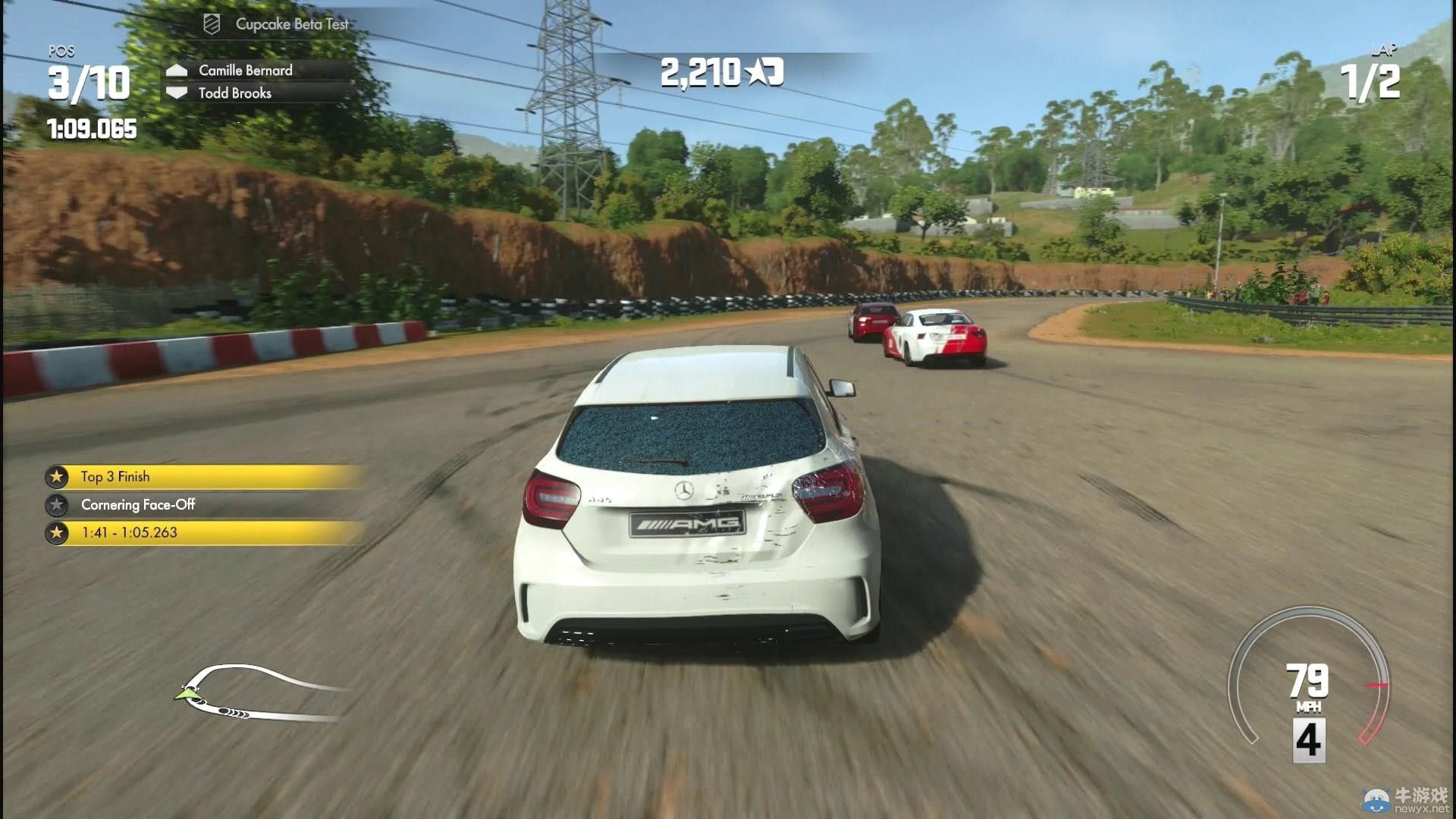The width and height of the screenshot is (1456, 819).
Task: Click the lap time target objective
Action: pos(129,533)
